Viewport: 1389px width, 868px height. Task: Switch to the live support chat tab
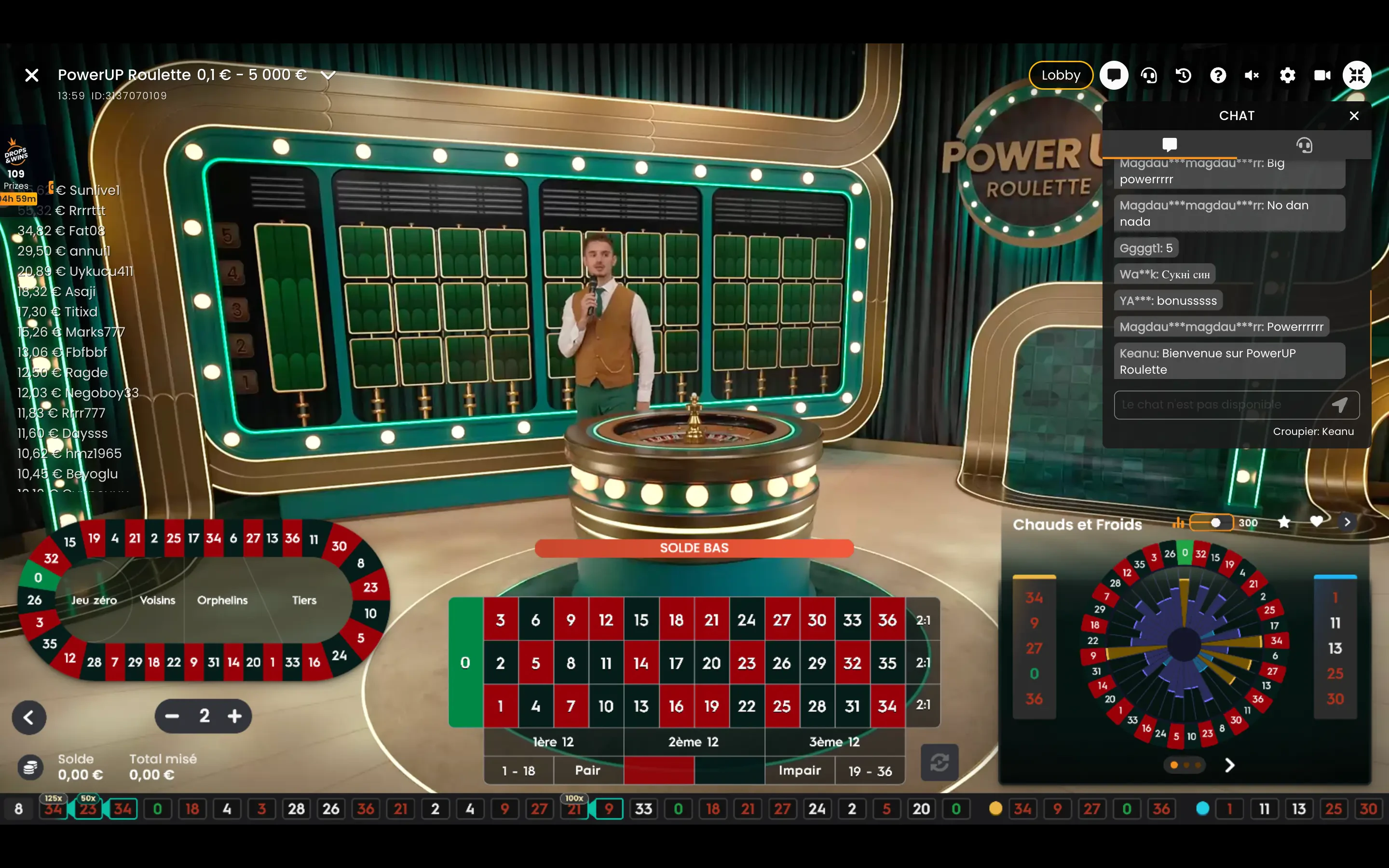point(1304,145)
